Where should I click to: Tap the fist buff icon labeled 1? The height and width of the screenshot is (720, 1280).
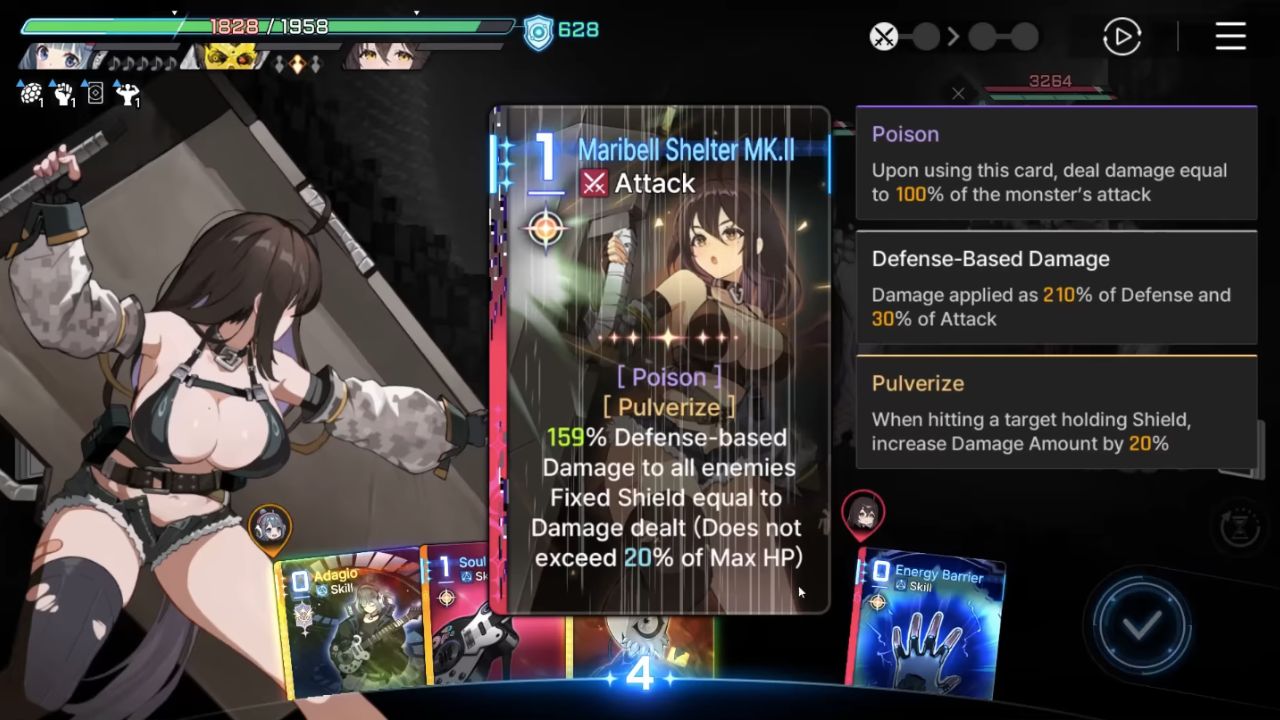(x=62, y=94)
